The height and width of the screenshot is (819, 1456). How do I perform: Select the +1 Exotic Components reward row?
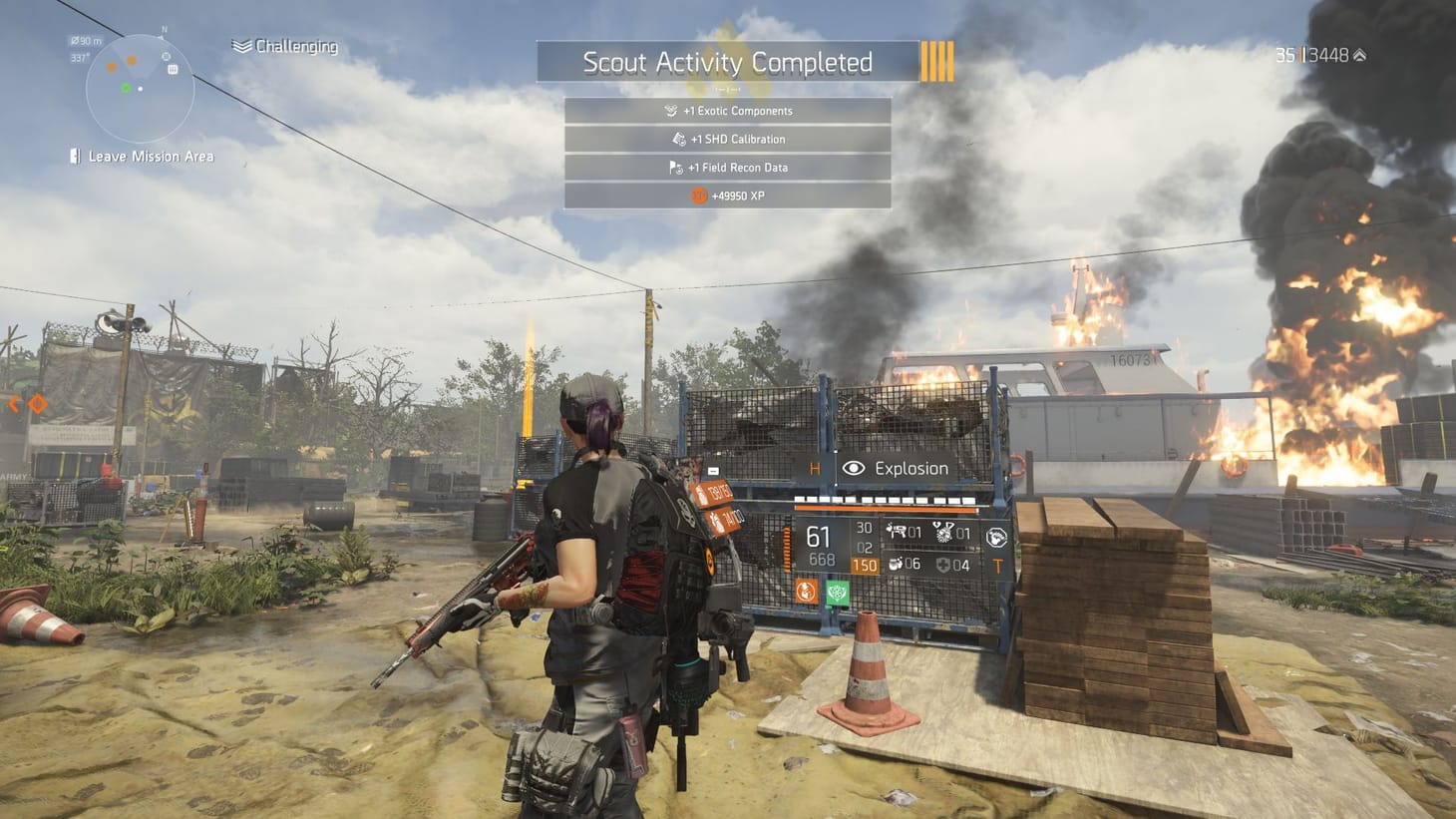click(x=728, y=110)
